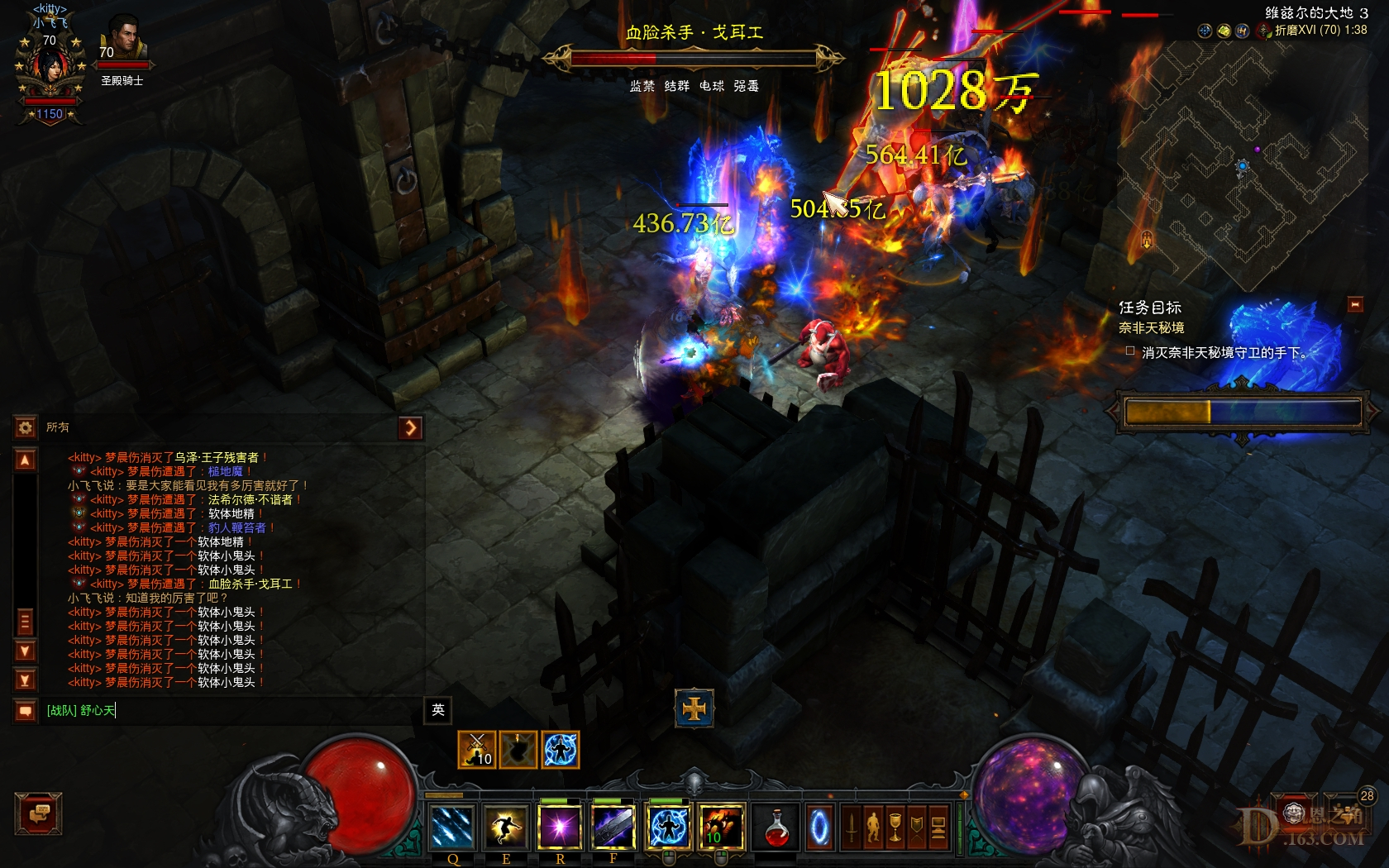
Task: Expand the chat window with the right arrow
Action: (x=411, y=427)
